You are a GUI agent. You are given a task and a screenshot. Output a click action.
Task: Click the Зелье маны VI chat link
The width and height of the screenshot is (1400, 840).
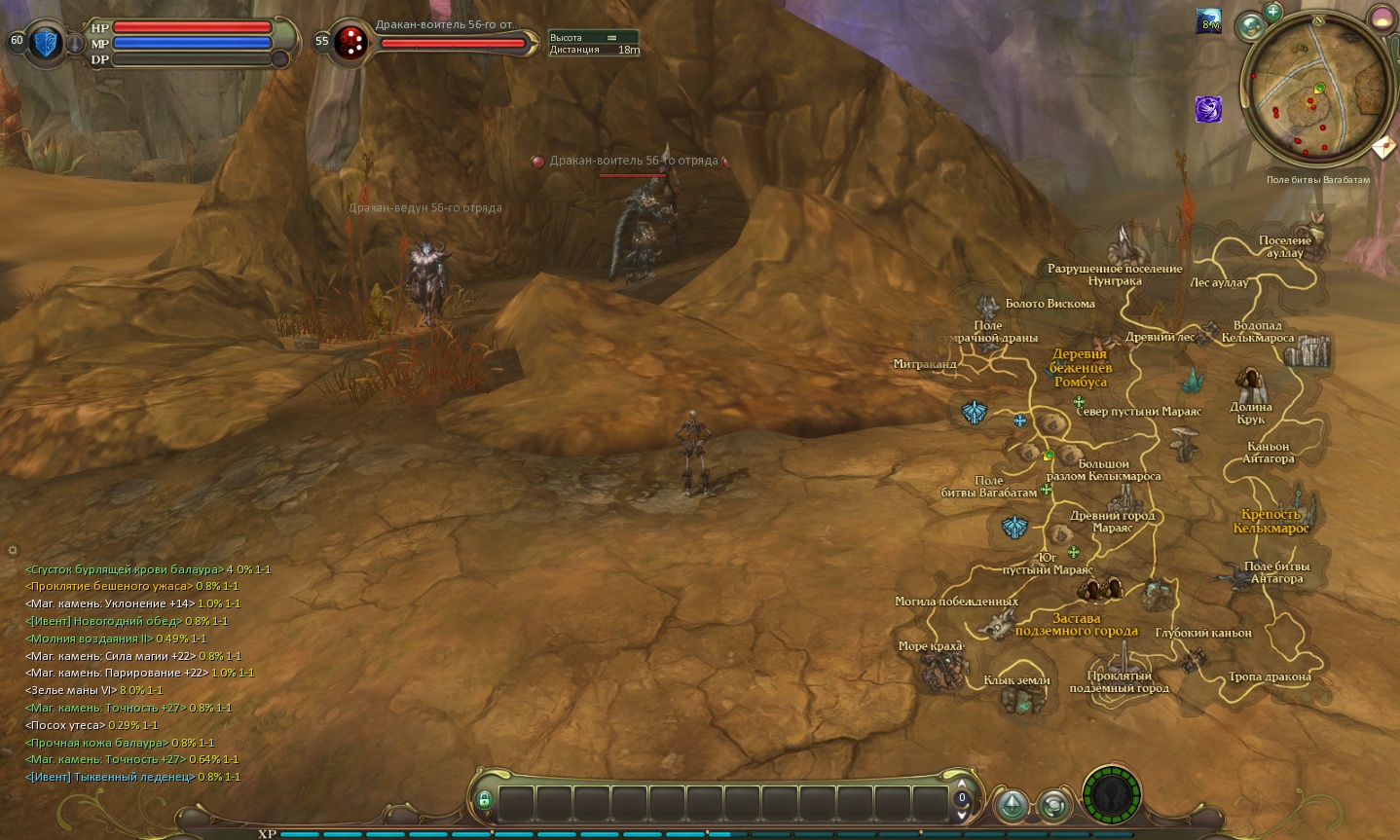(70, 690)
